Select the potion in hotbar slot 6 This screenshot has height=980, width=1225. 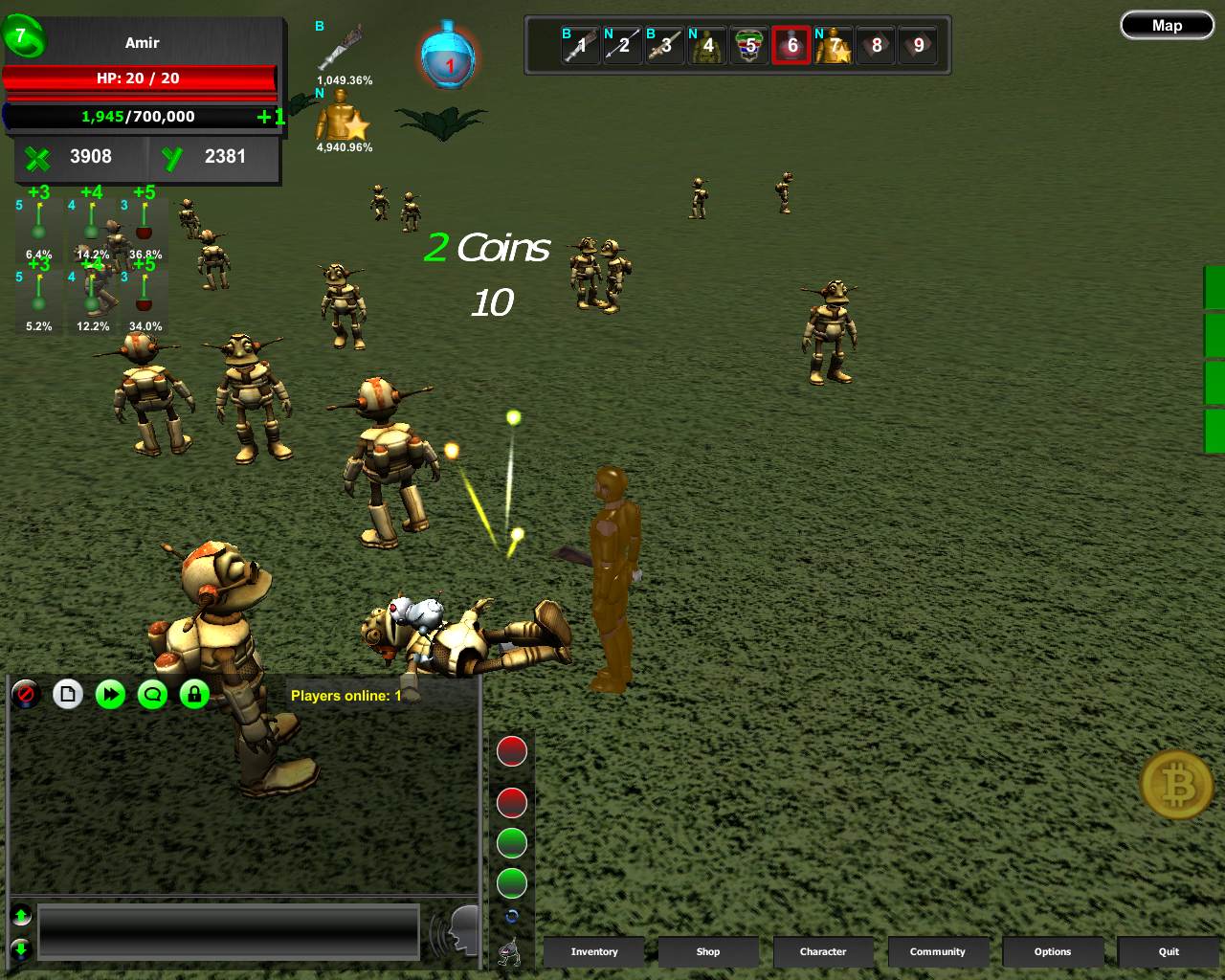pyautogui.click(x=791, y=44)
